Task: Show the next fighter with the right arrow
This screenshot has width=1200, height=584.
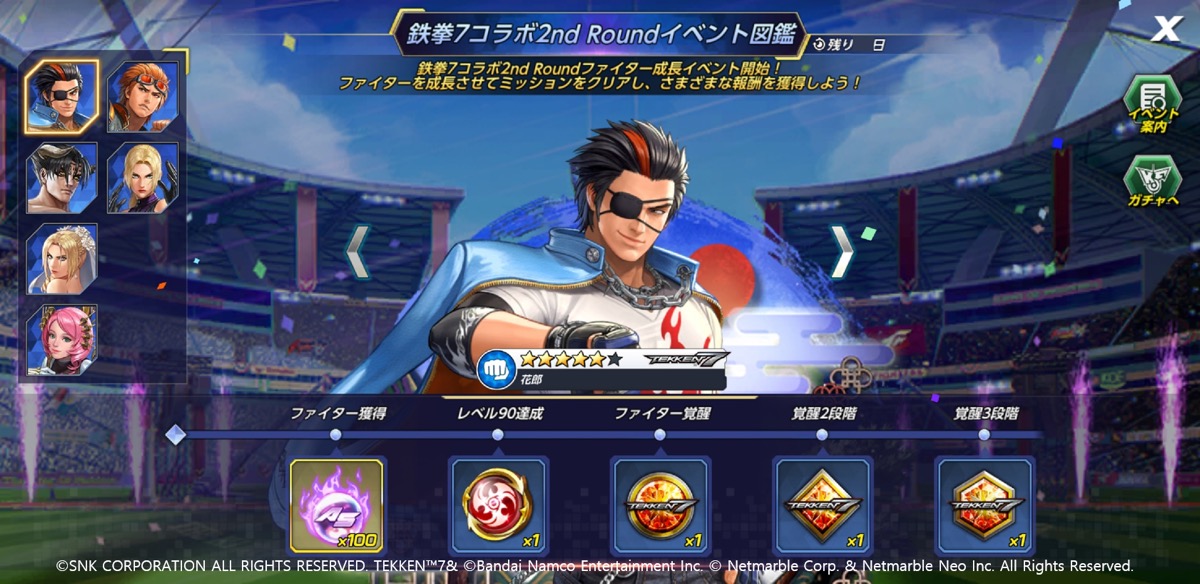Action: [842, 252]
